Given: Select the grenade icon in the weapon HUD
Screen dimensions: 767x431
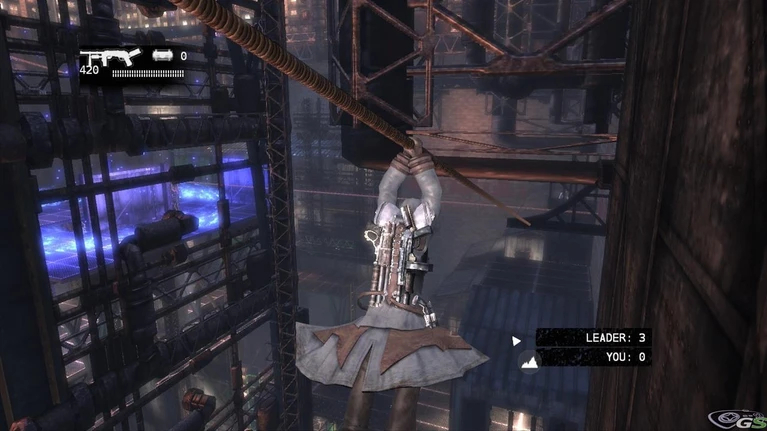Looking at the screenshot, I should [160, 57].
